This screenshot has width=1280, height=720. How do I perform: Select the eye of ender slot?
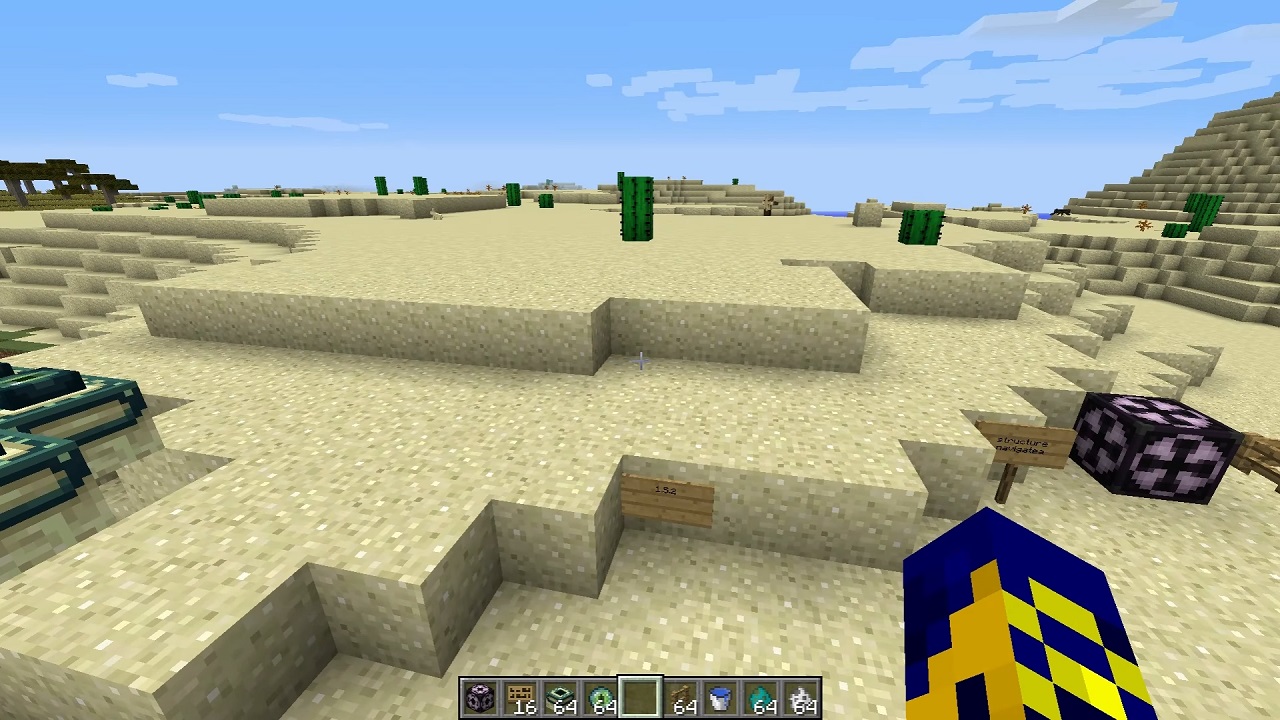(600, 698)
